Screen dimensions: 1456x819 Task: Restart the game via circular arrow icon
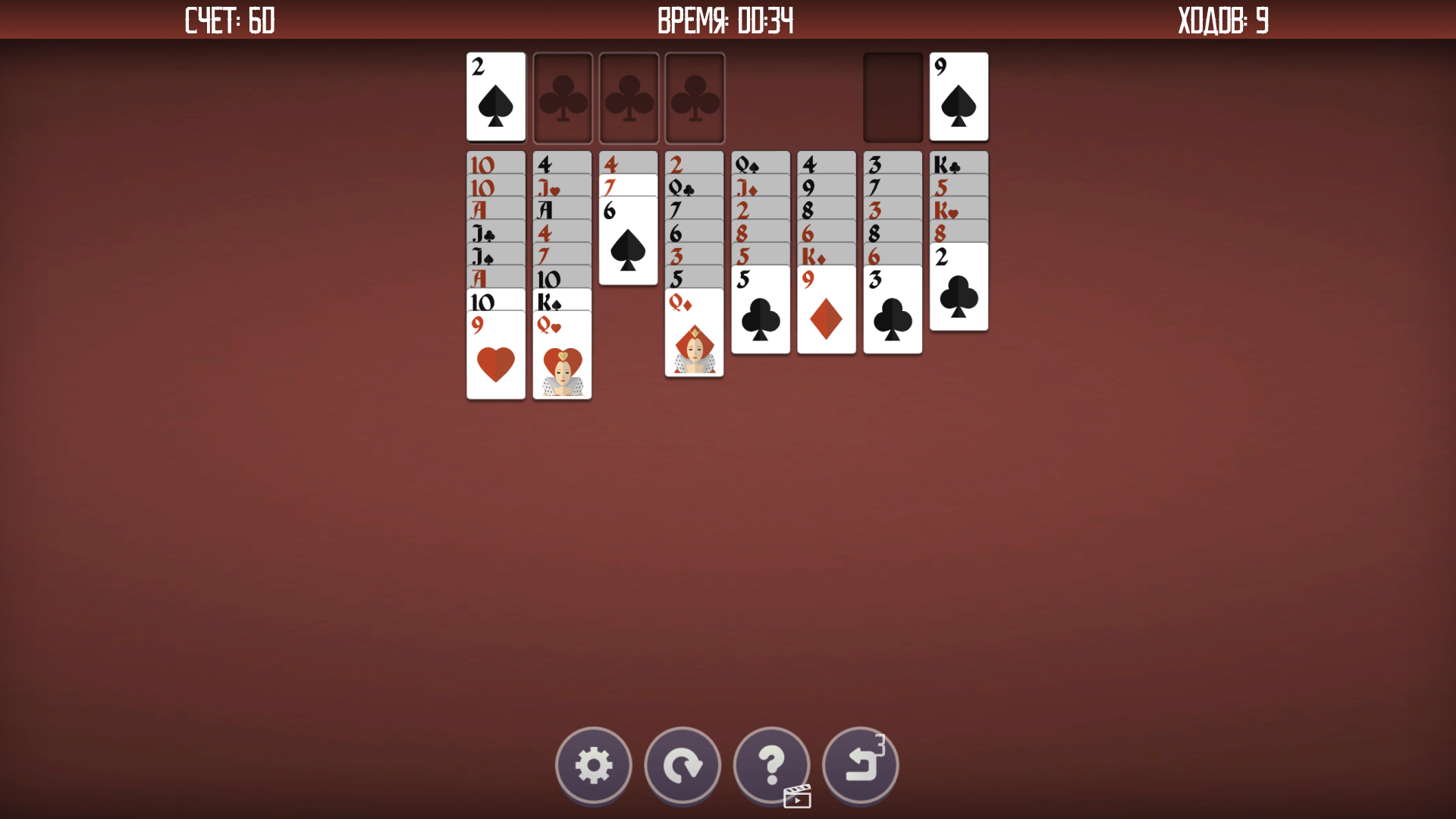click(x=682, y=766)
